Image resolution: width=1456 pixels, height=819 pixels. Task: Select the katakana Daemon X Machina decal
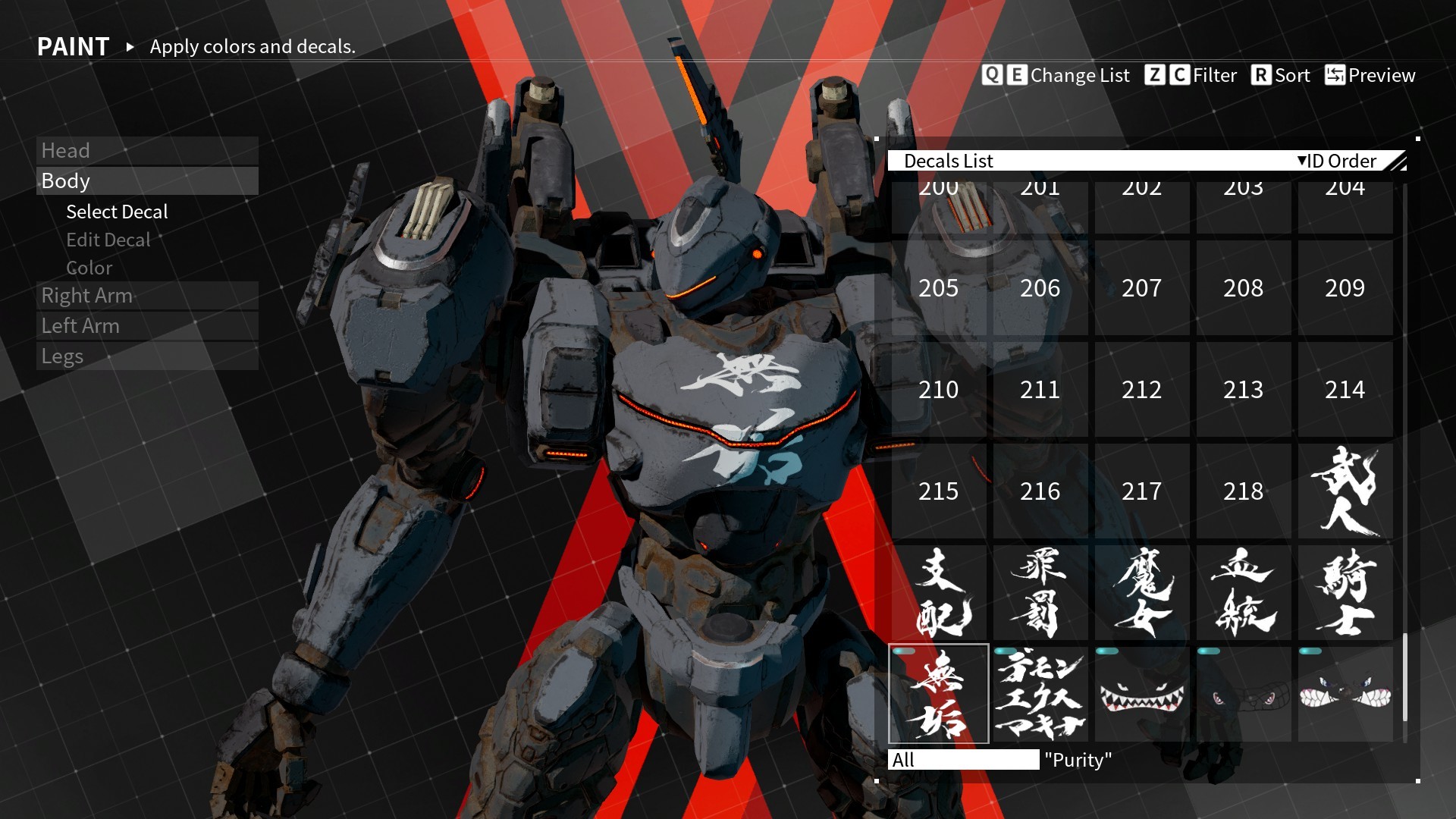point(1040,693)
